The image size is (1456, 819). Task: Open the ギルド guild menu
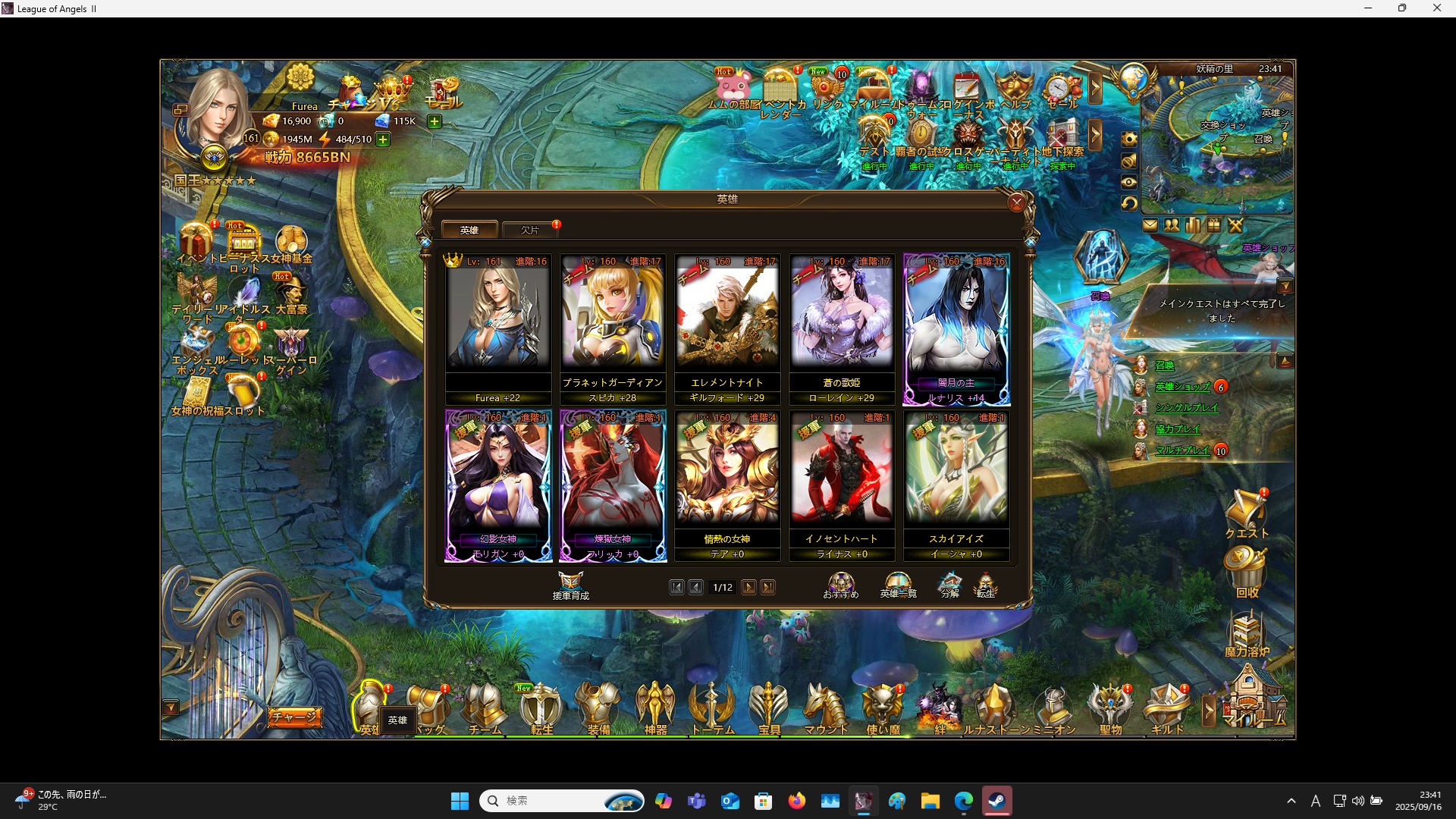[1167, 708]
